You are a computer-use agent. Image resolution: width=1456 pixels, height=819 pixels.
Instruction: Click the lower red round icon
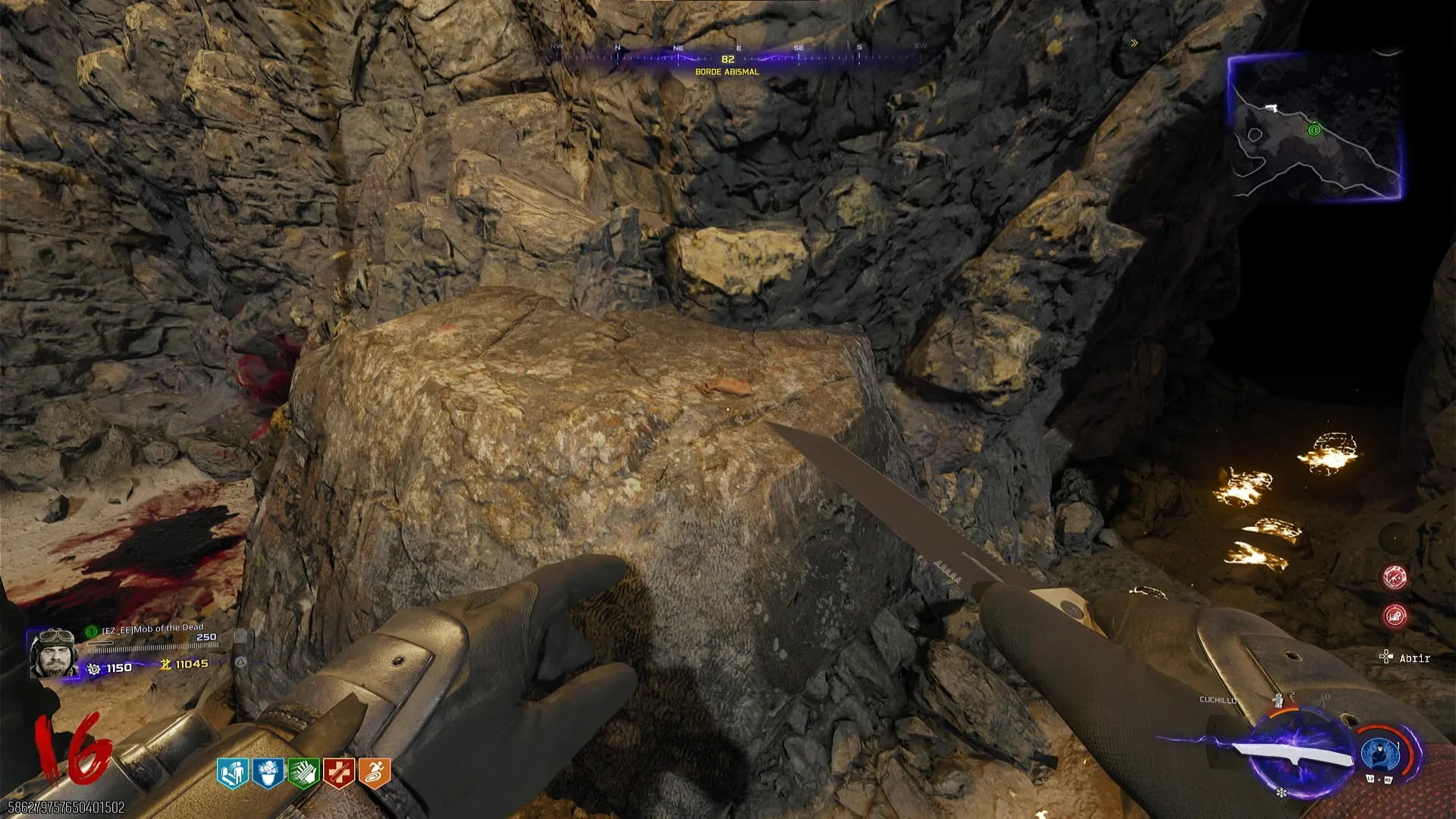point(1395,616)
